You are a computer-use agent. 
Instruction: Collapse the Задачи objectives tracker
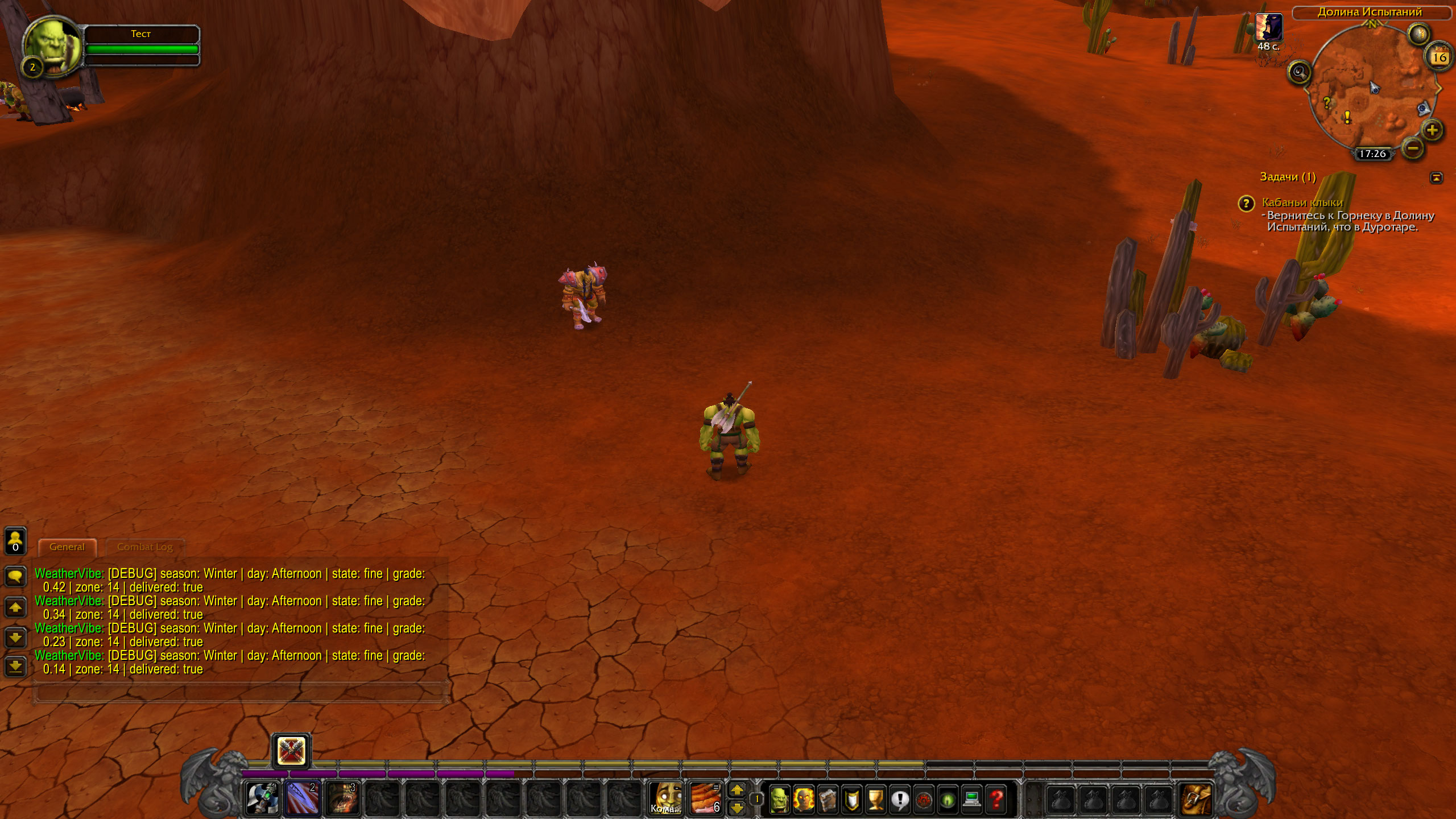(1436, 178)
